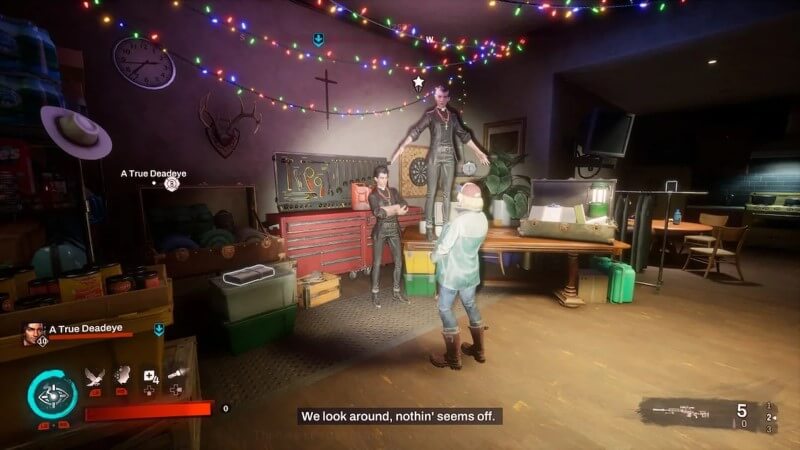The width and height of the screenshot is (800, 450).
Task: Click the blue down-arrow icon beside the player name
Action: coord(159,328)
